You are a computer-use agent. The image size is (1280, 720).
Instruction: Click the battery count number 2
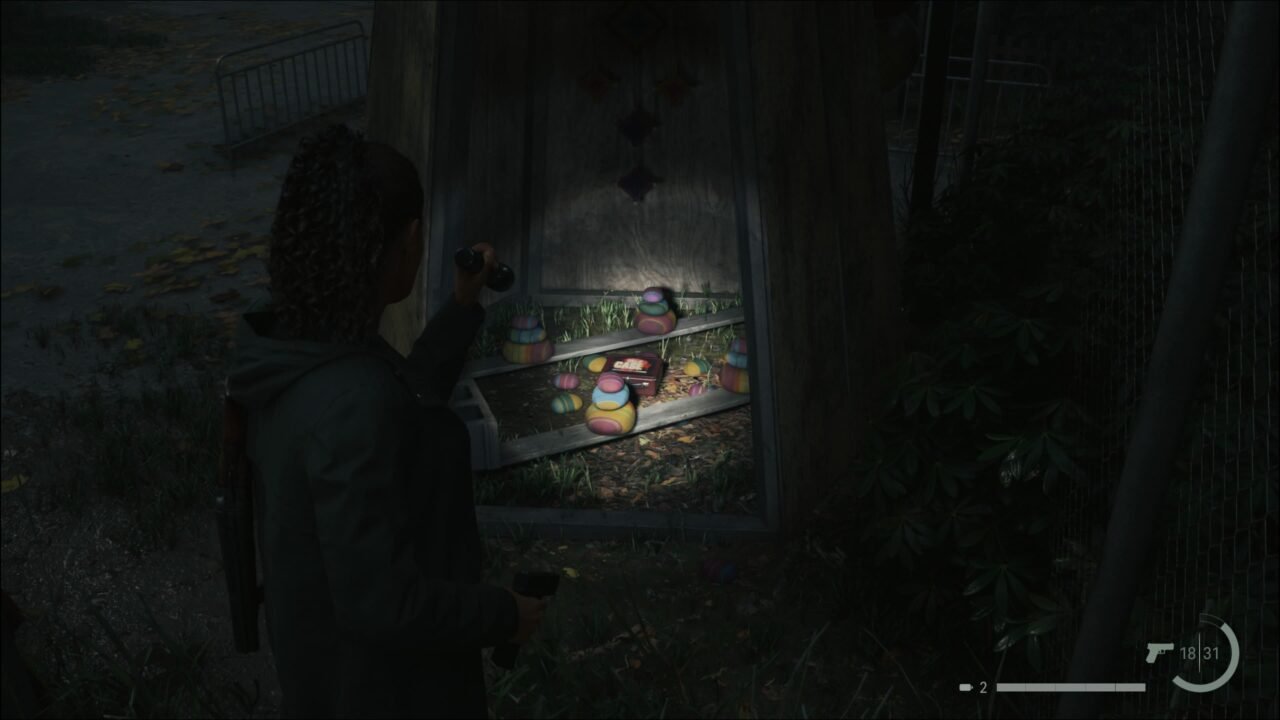pyautogui.click(x=983, y=685)
